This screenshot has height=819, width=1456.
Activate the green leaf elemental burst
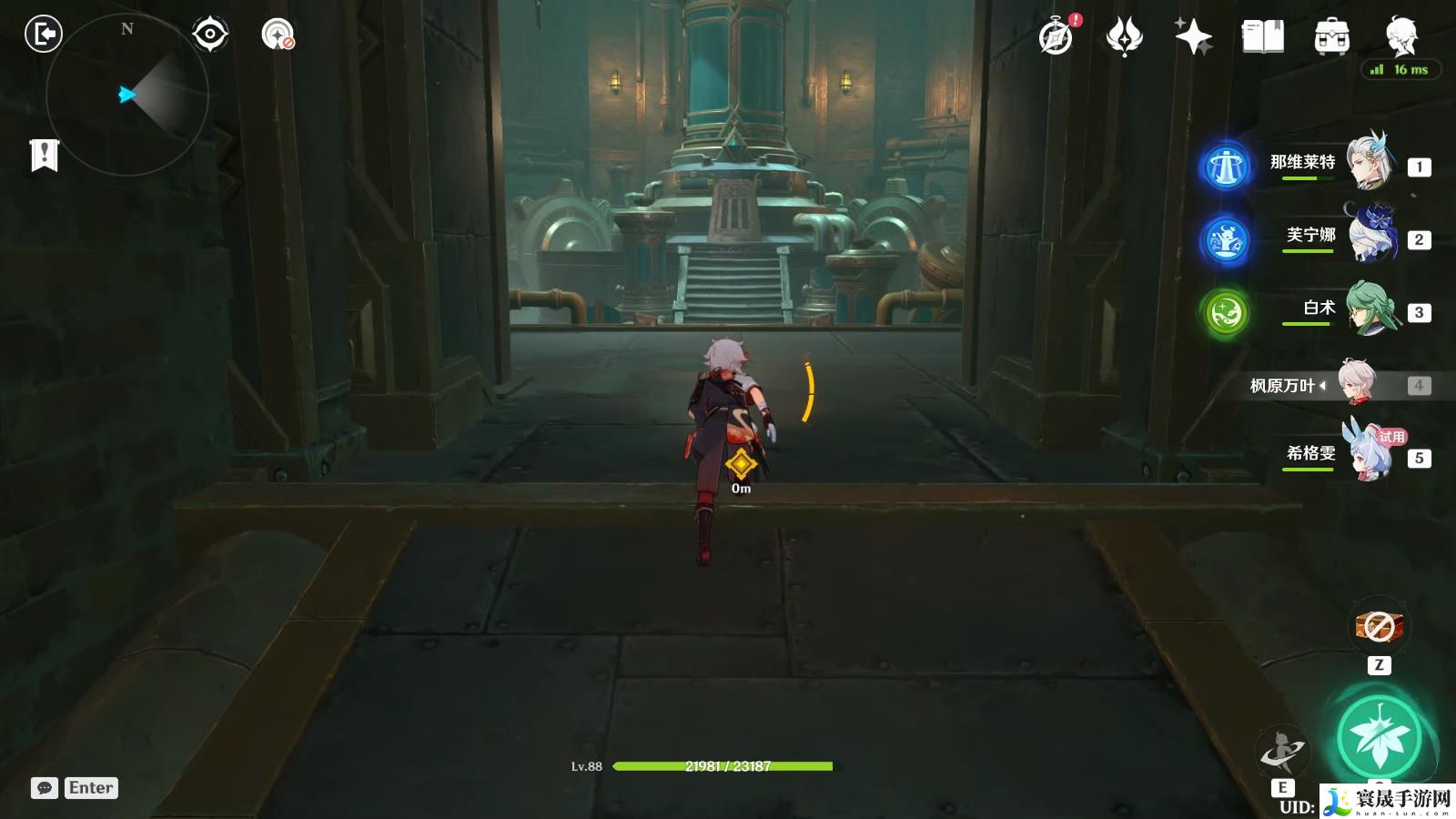click(1380, 739)
